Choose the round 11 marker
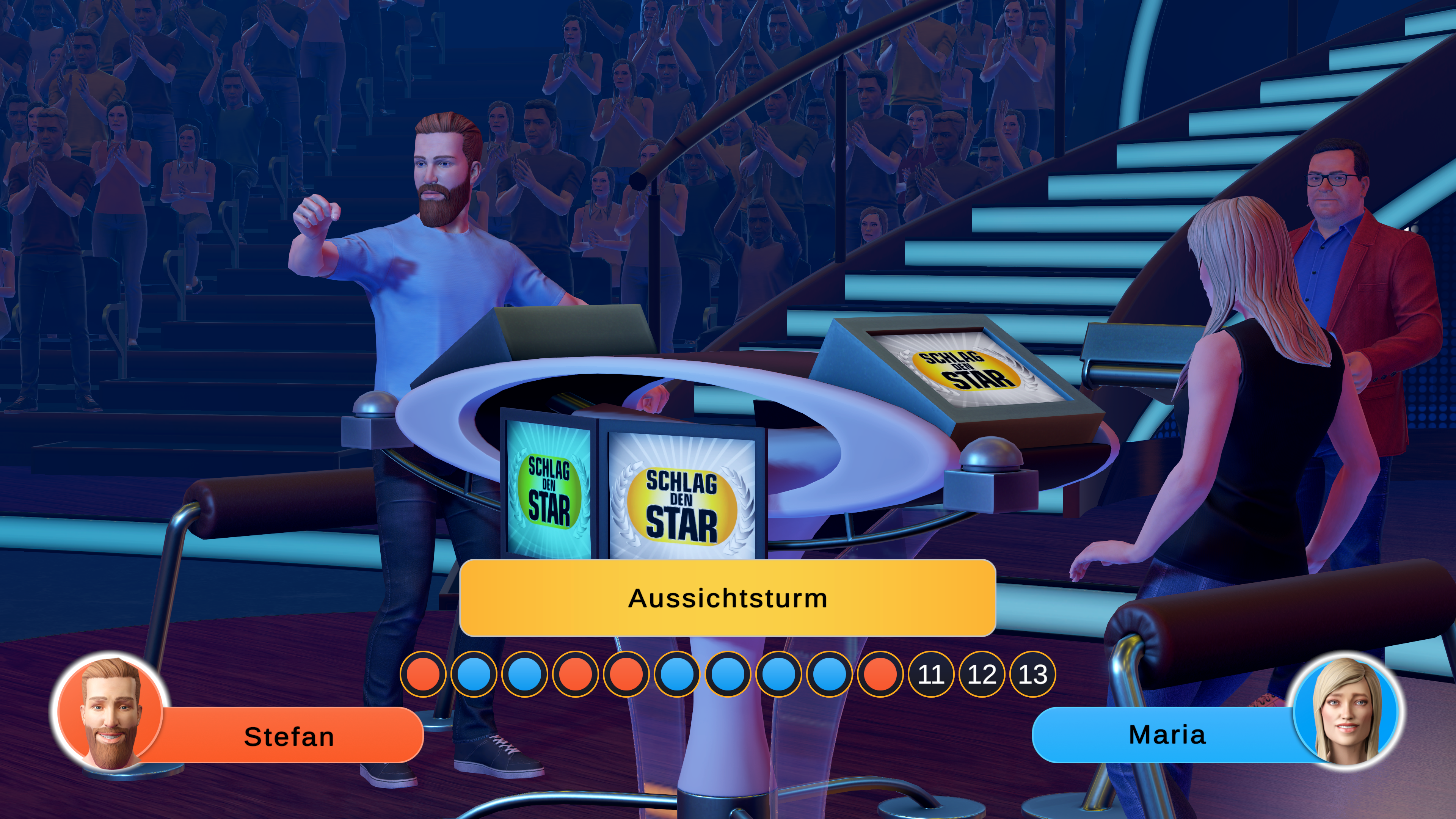The width and height of the screenshot is (1456, 819). tap(931, 674)
